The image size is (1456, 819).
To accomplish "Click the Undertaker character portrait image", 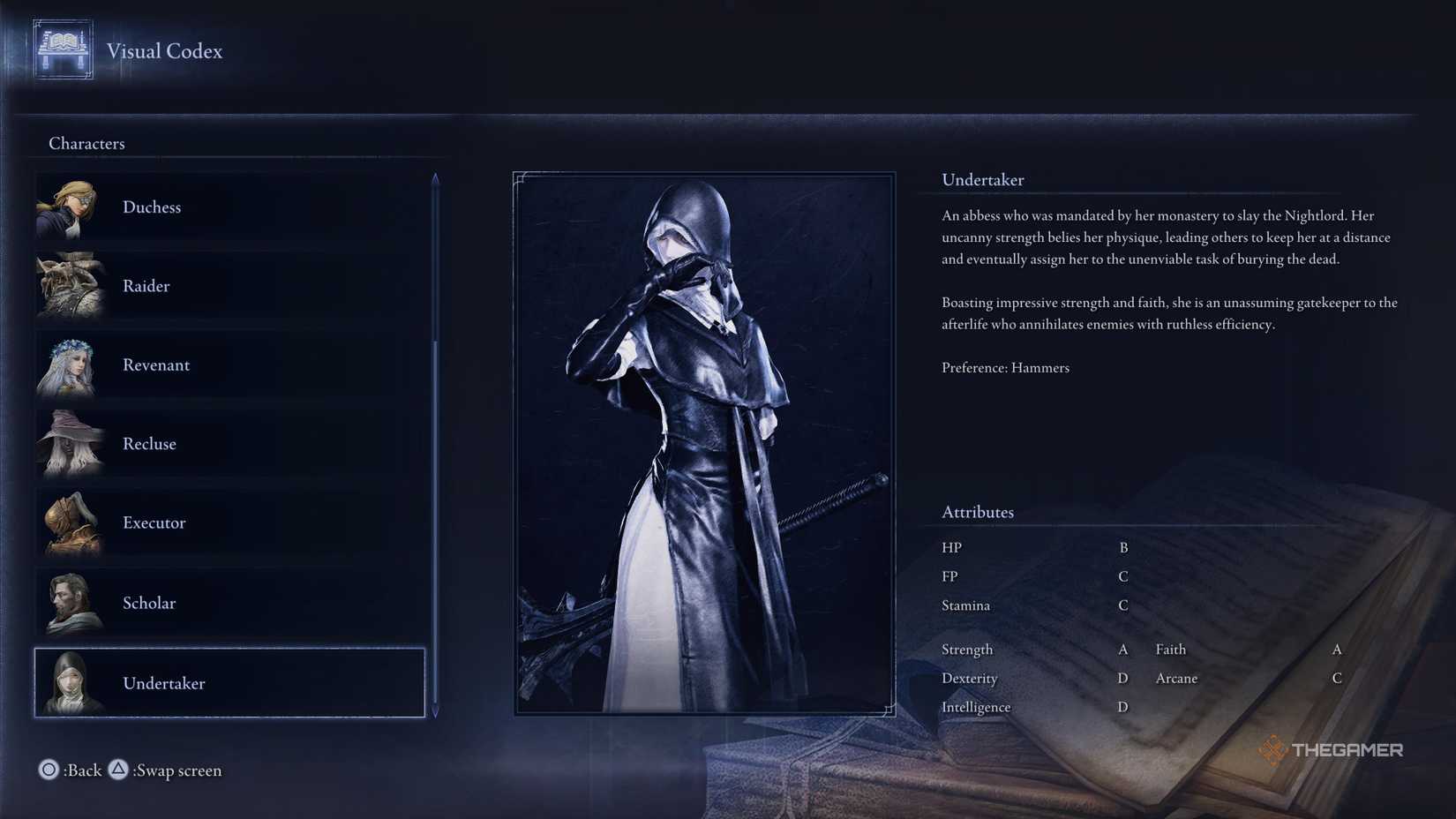I will click(x=702, y=441).
